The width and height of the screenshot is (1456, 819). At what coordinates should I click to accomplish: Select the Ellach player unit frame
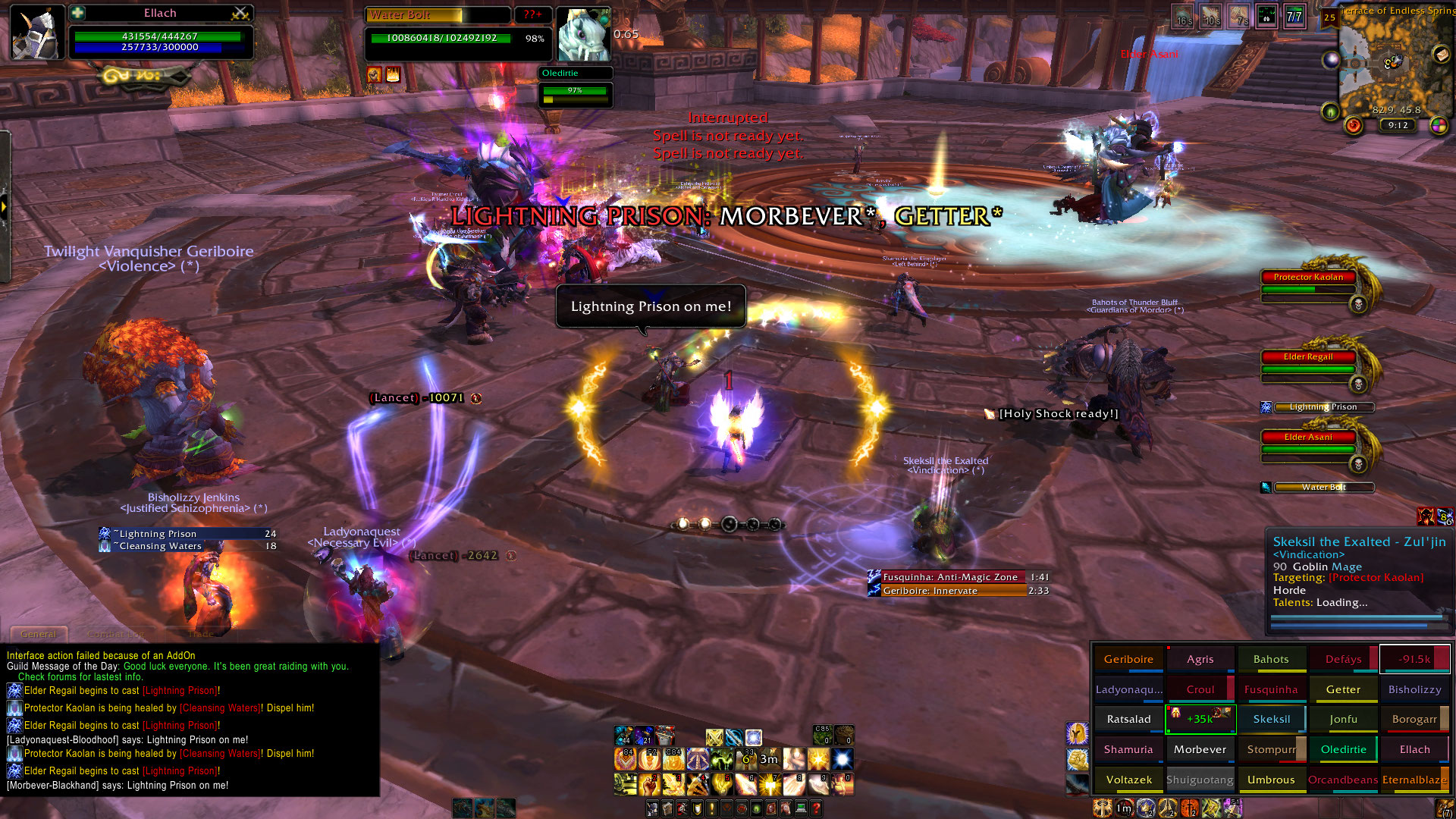[160, 34]
